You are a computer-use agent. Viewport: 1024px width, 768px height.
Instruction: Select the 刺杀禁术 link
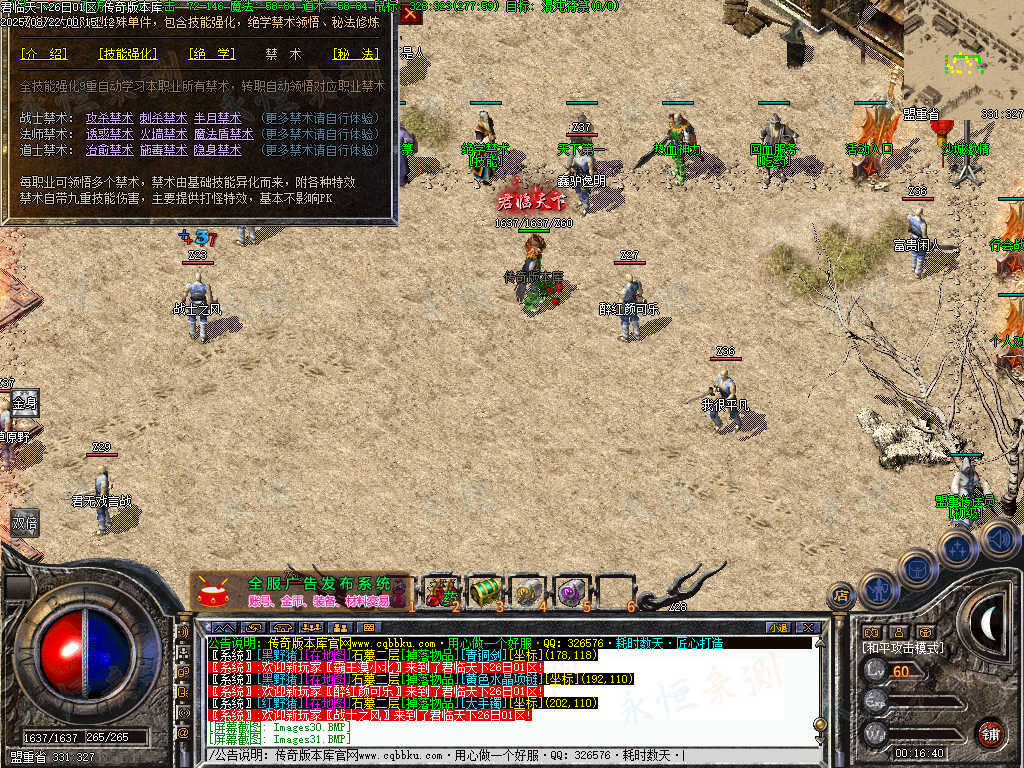point(163,118)
